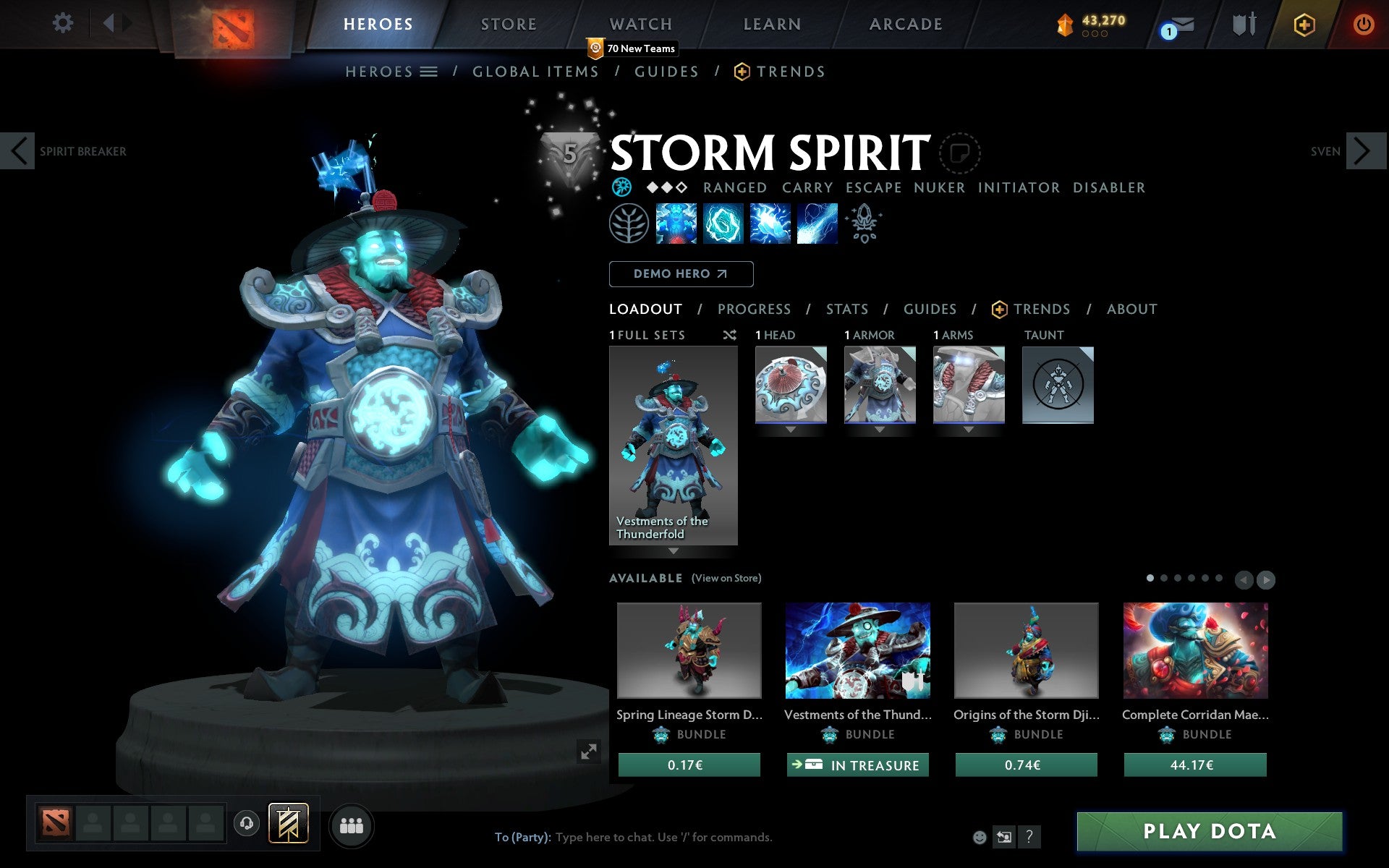Viewport: 1389px width, 868px height.
Task: Toggle the power button logout menu
Action: coord(1363,24)
